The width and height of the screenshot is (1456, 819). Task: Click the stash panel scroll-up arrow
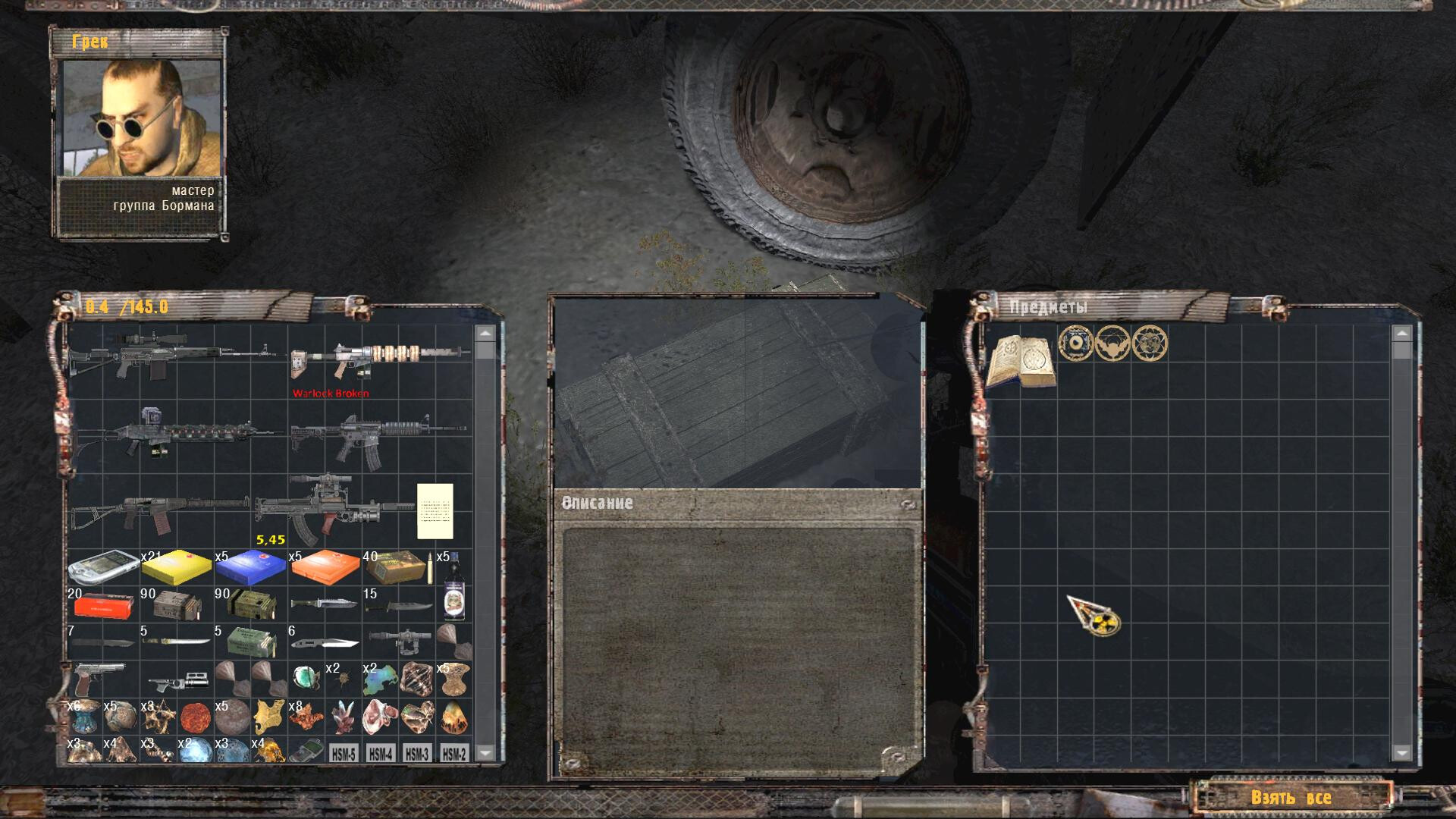point(1401,334)
